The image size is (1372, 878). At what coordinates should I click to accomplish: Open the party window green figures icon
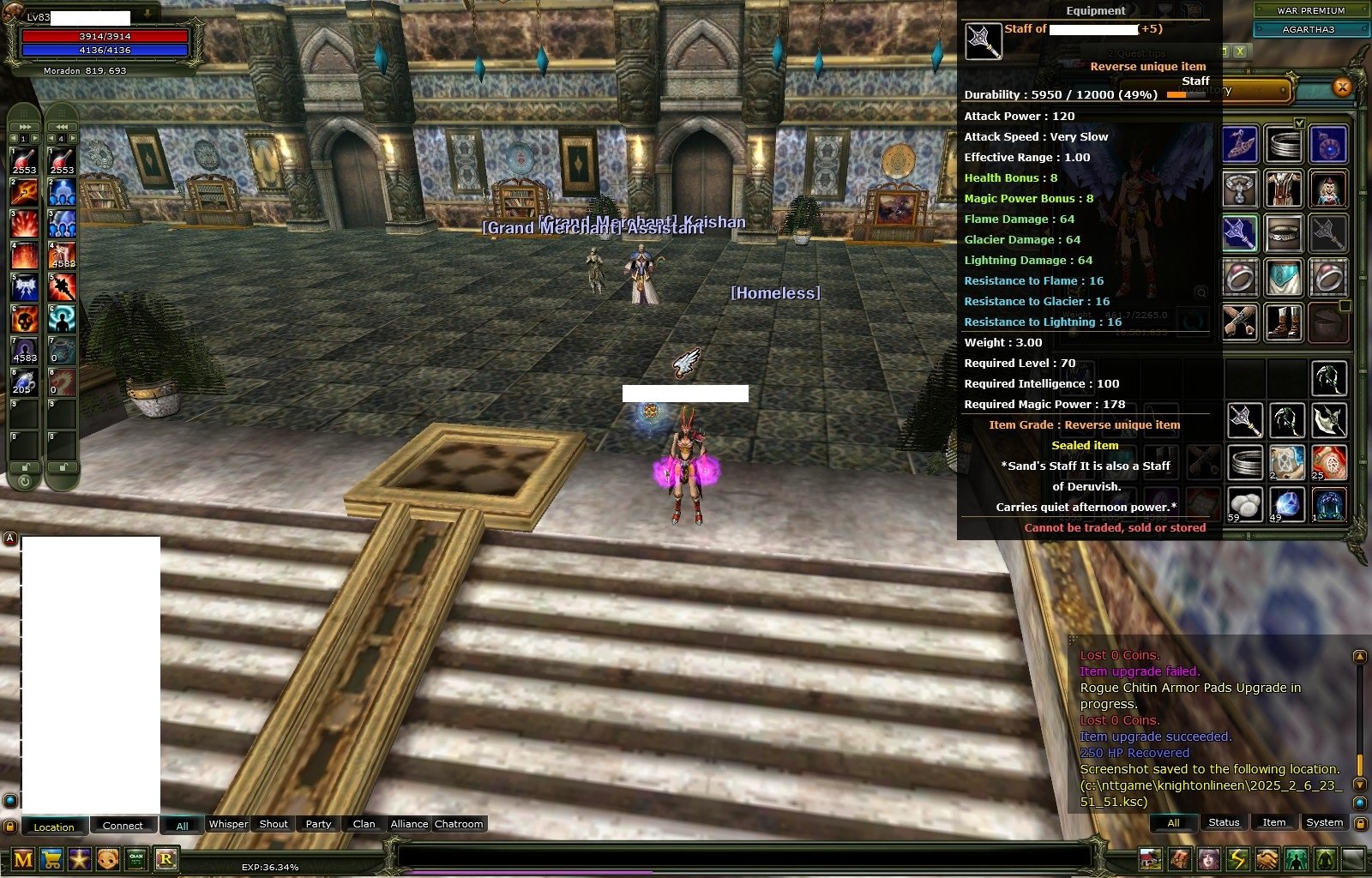[x=1296, y=859]
